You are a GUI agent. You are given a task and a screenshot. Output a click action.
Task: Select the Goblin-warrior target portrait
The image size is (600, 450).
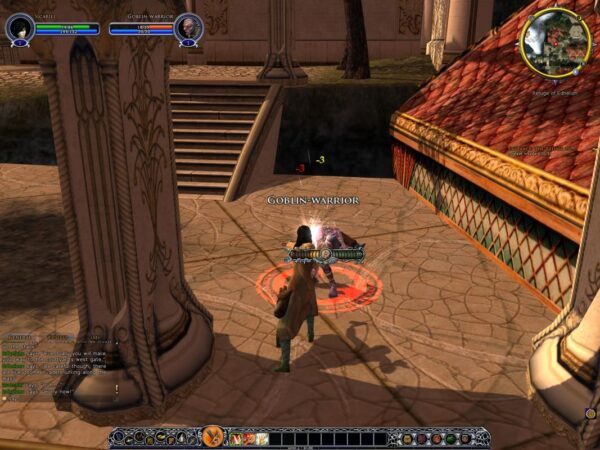(188, 27)
